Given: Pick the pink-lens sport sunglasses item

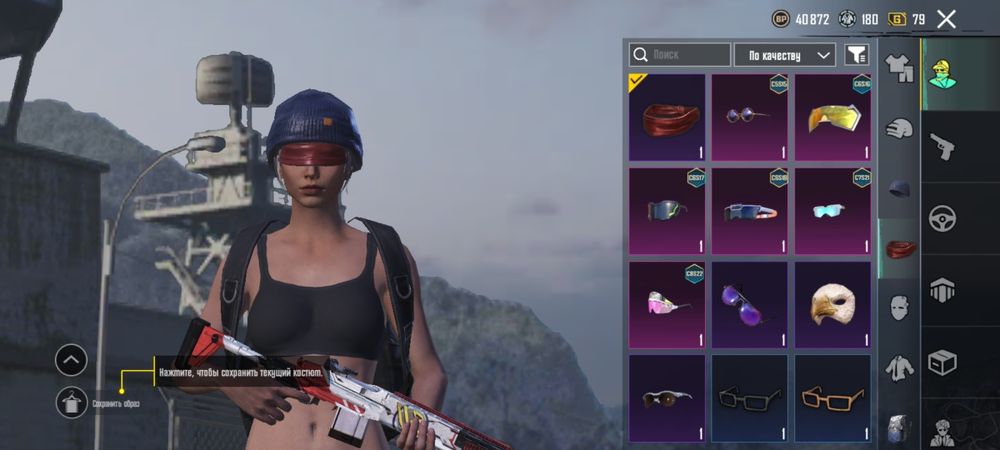Looking at the screenshot, I should coord(667,305).
